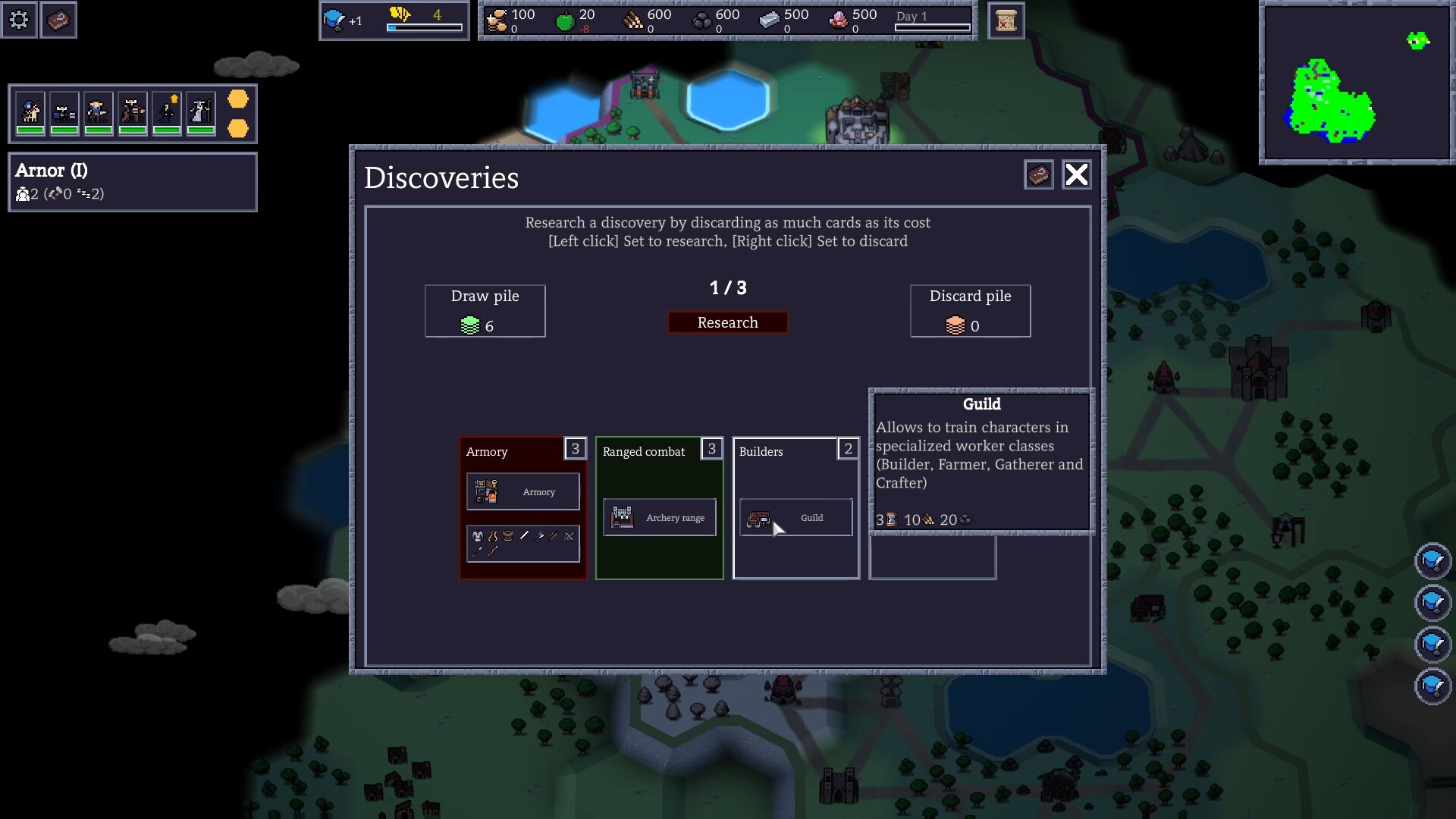Click the book icon in the Discoveries header
The image size is (1456, 819).
point(1039,174)
